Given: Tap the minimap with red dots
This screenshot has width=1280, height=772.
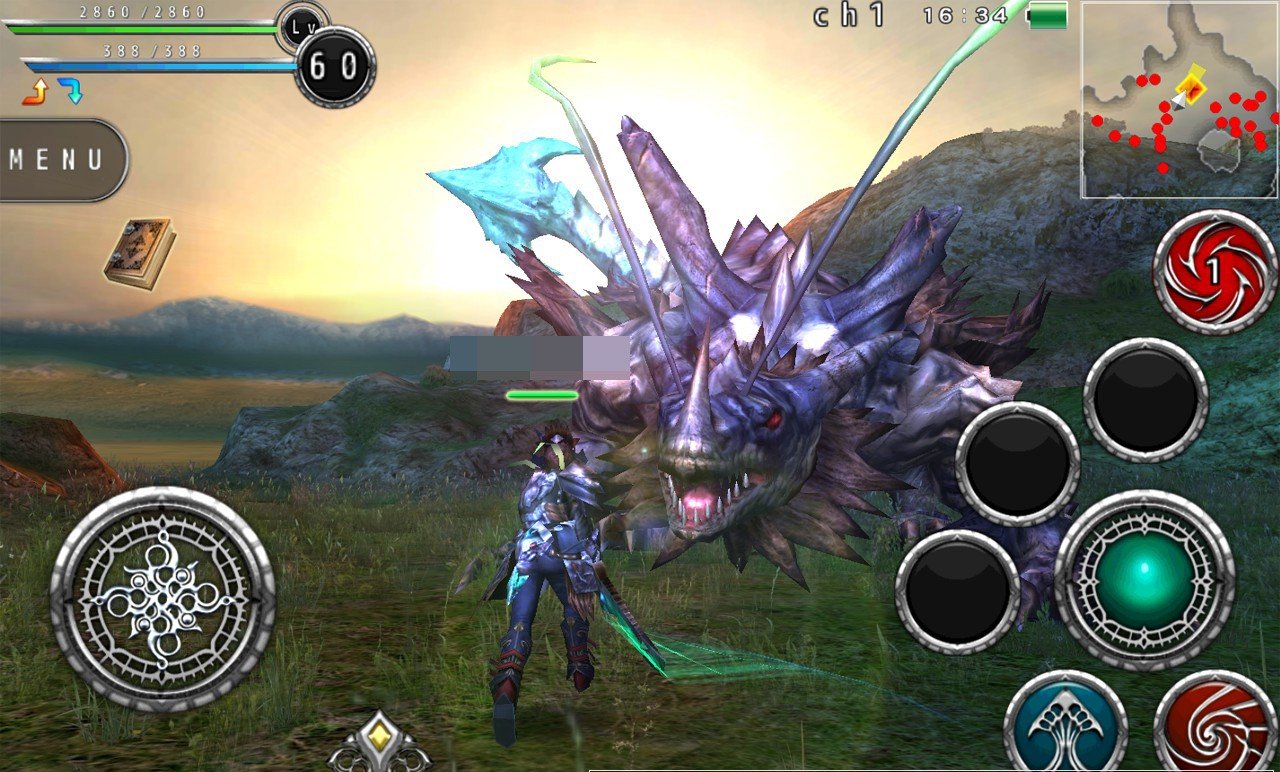Looking at the screenshot, I should tap(1179, 100).
